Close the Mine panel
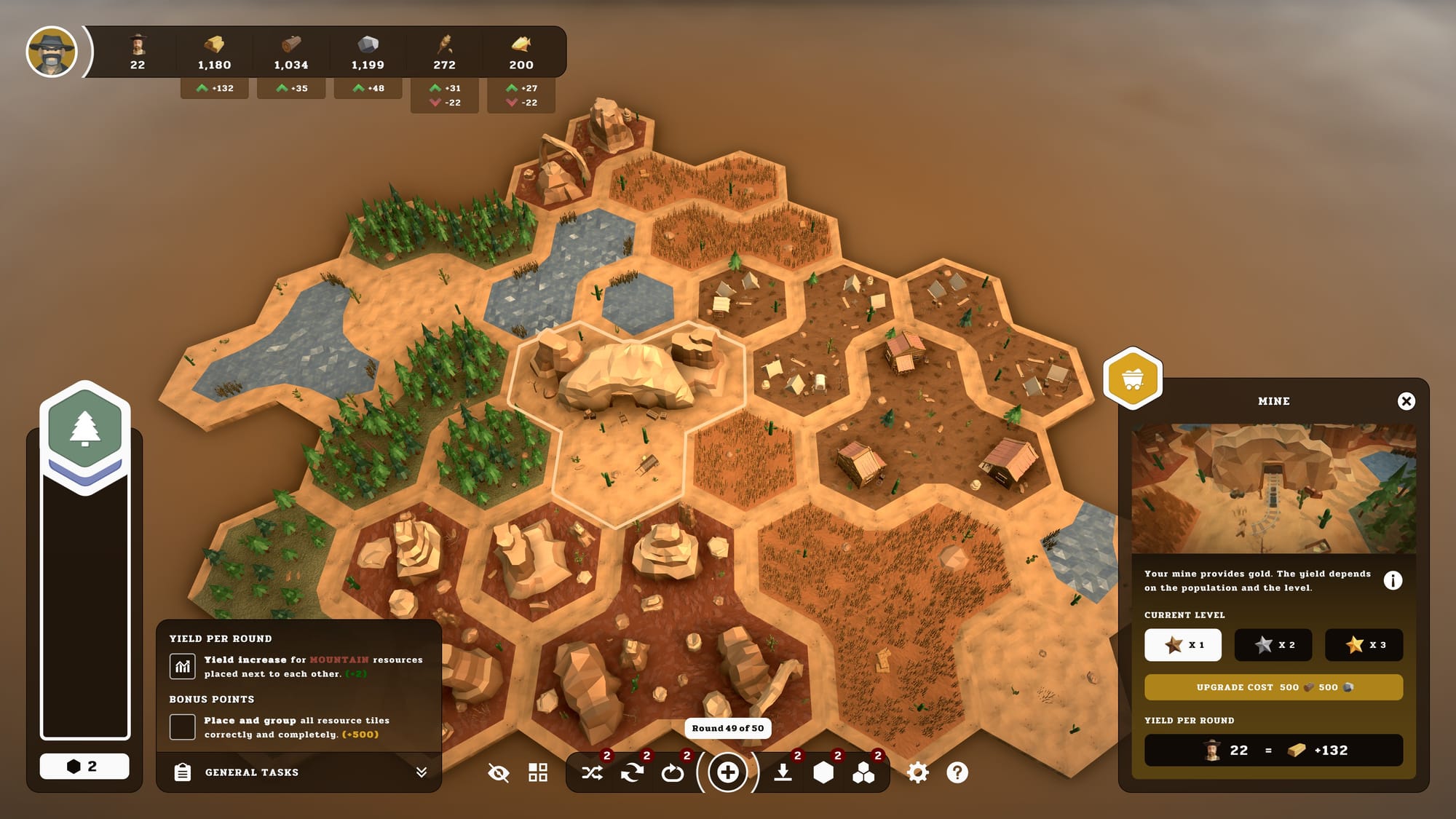This screenshot has height=819, width=1456. pyautogui.click(x=1406, y=401)
